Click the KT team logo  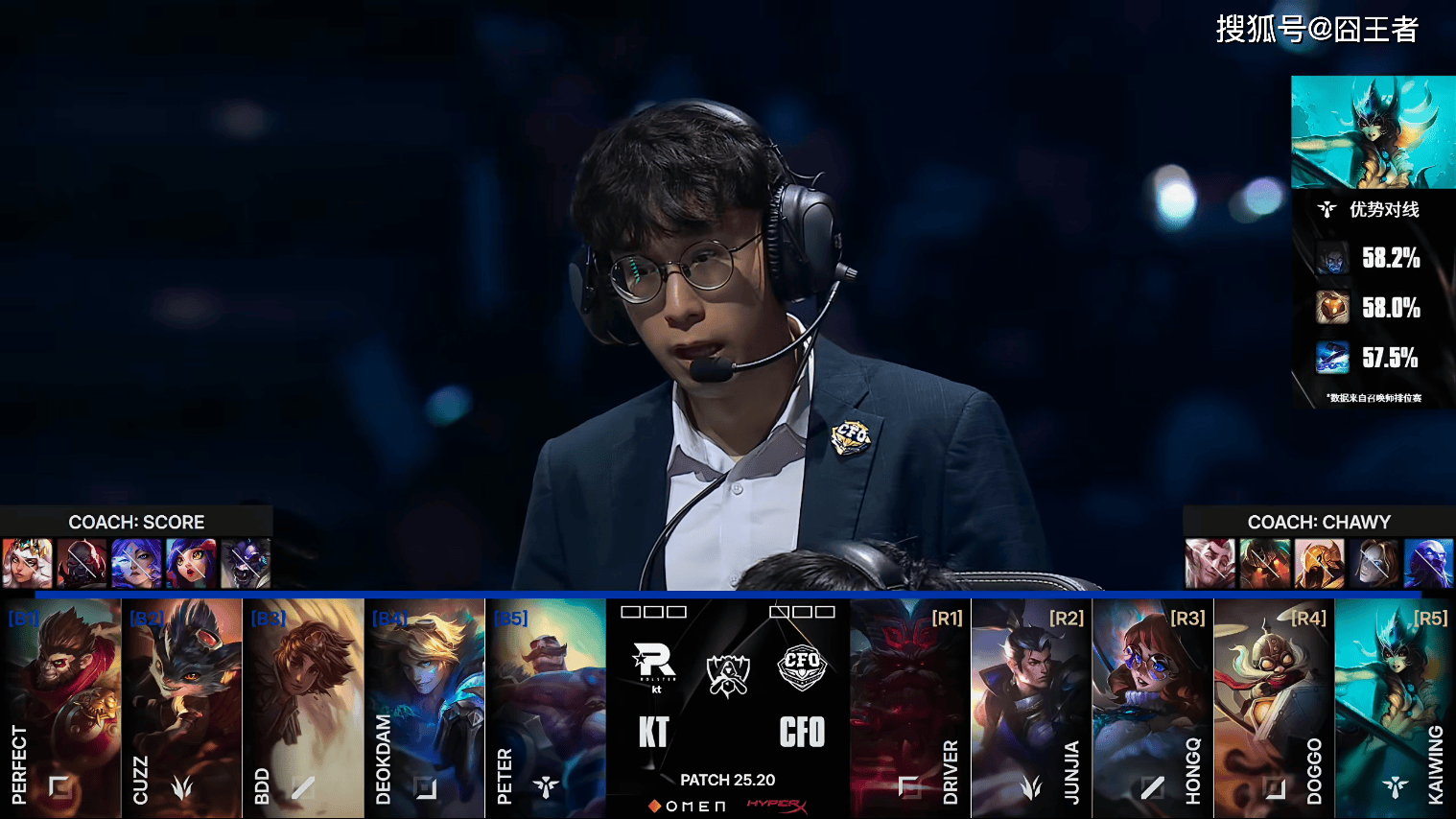point(654,664)
